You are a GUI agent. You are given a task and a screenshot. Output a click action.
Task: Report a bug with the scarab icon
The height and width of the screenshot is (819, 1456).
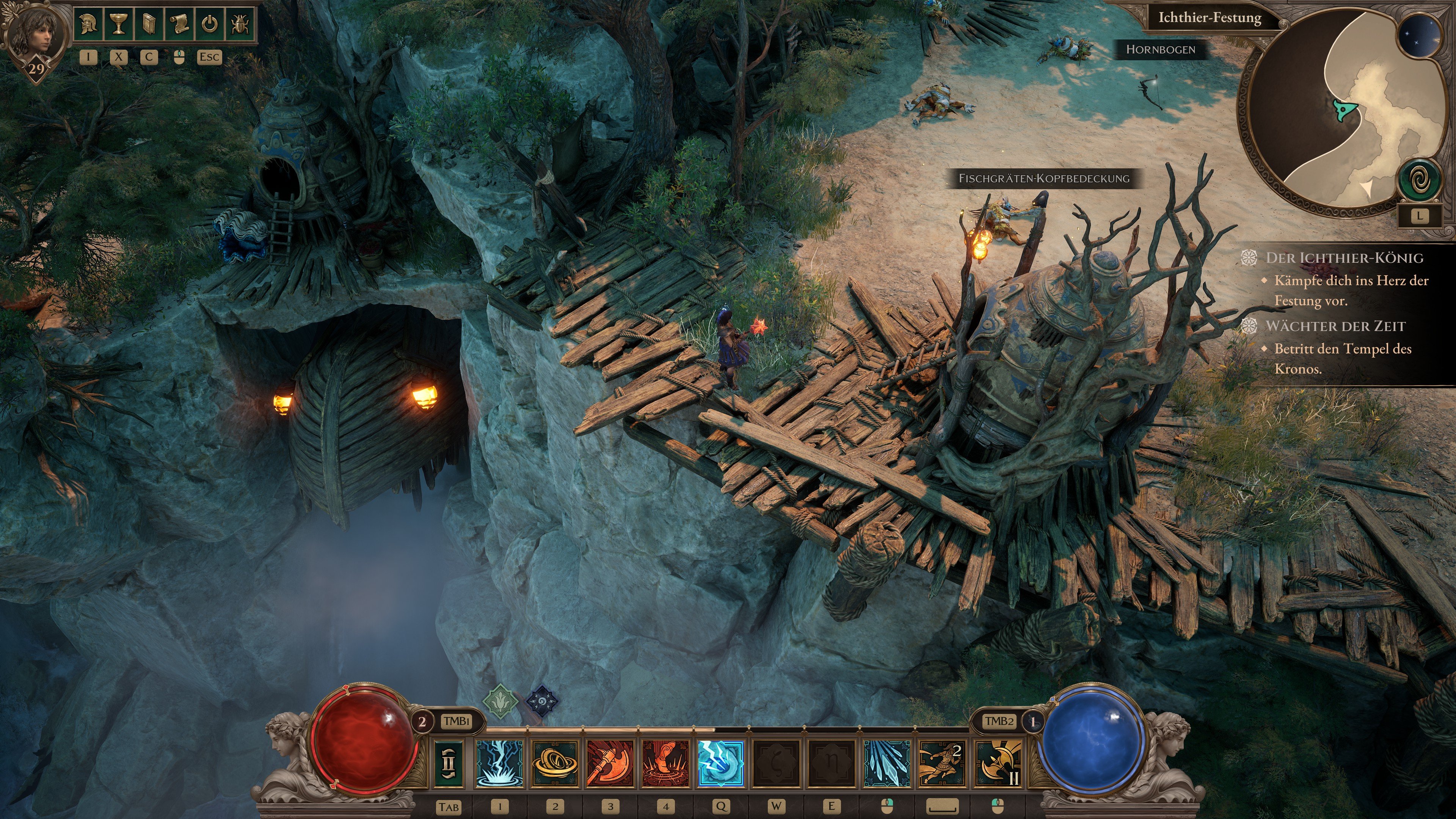[x=240, y=24]
